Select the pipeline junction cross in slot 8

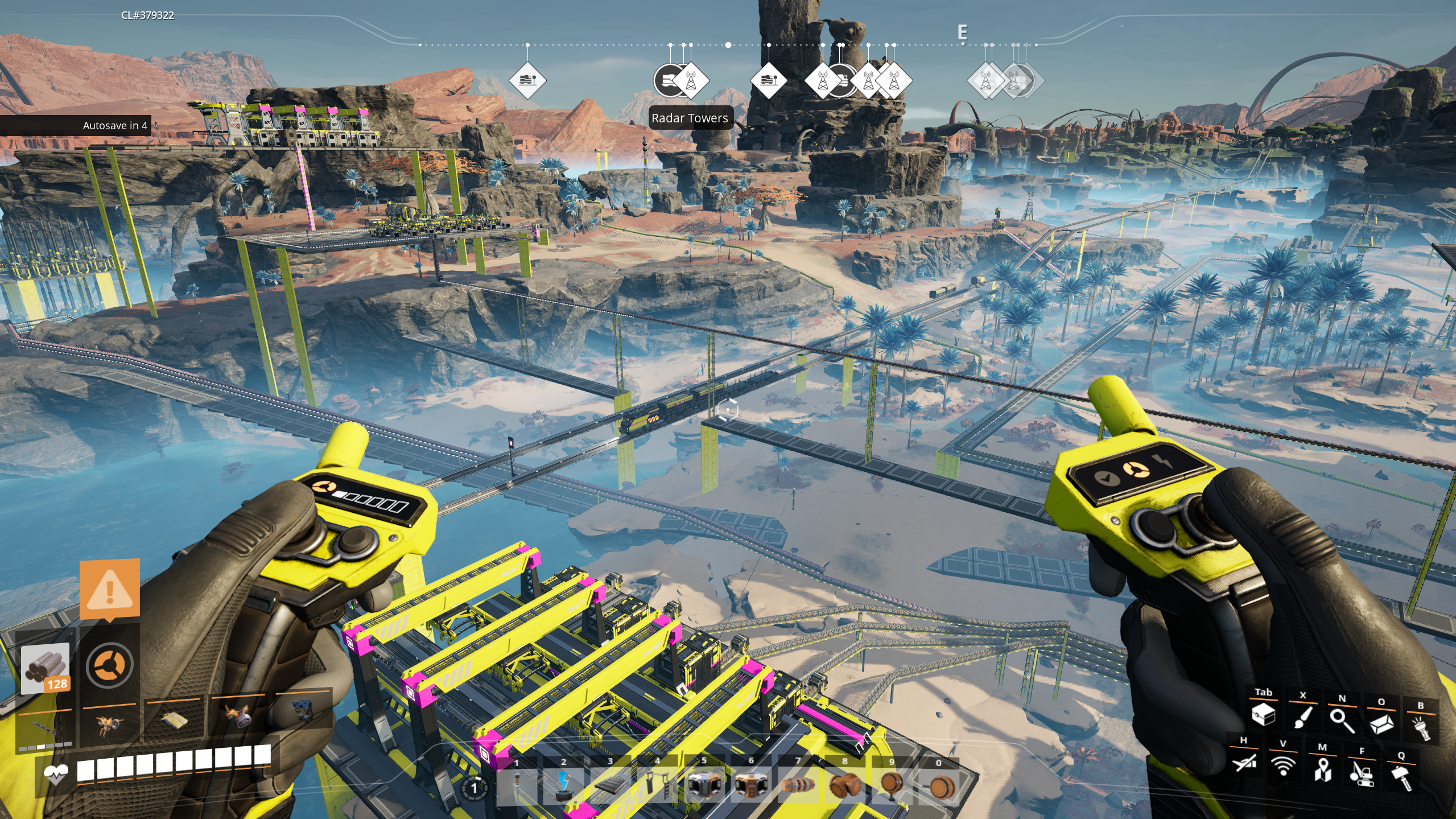844,786
